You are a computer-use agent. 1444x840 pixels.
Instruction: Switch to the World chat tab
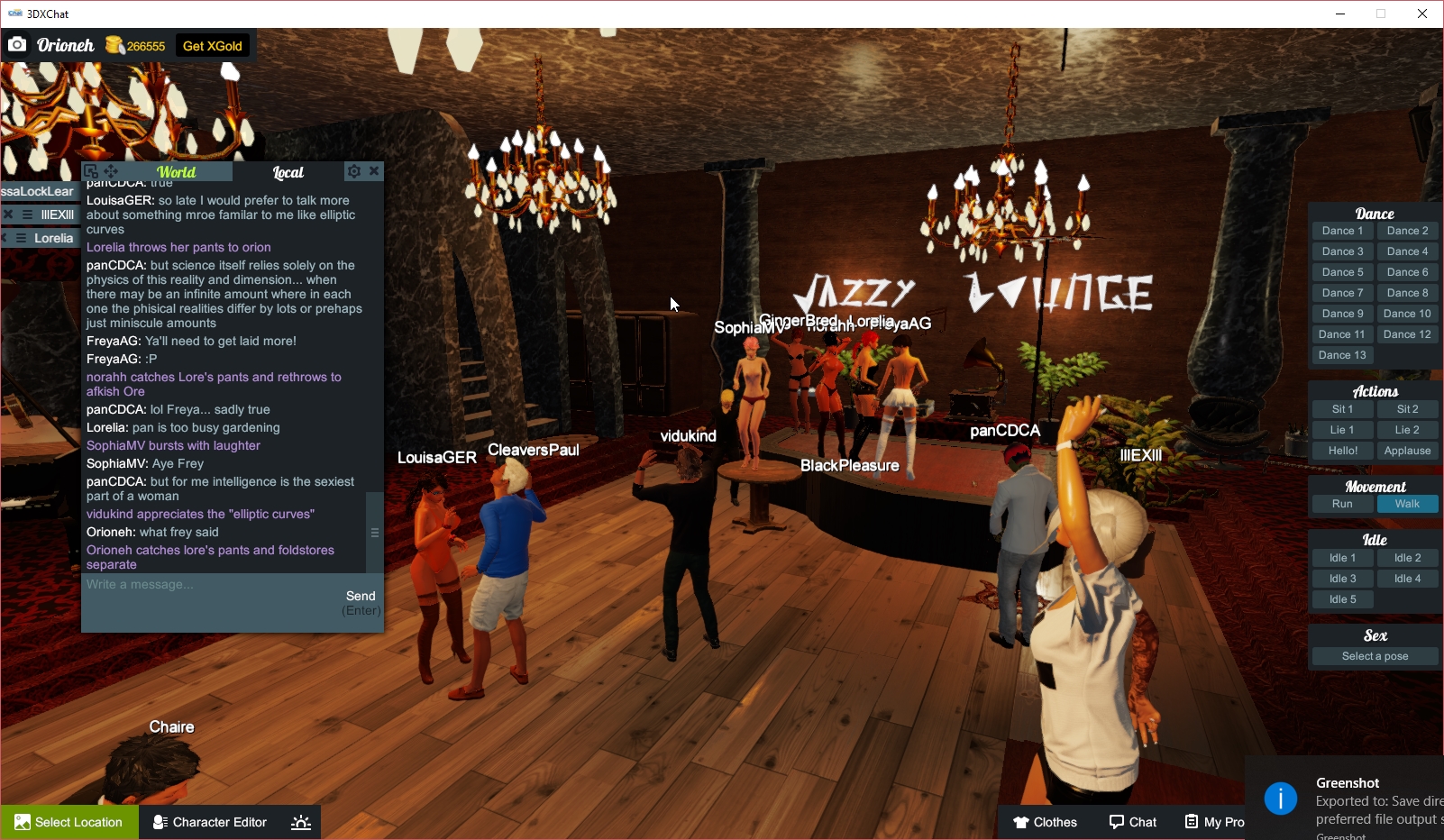pyautogui.click(x=177, y=171)
